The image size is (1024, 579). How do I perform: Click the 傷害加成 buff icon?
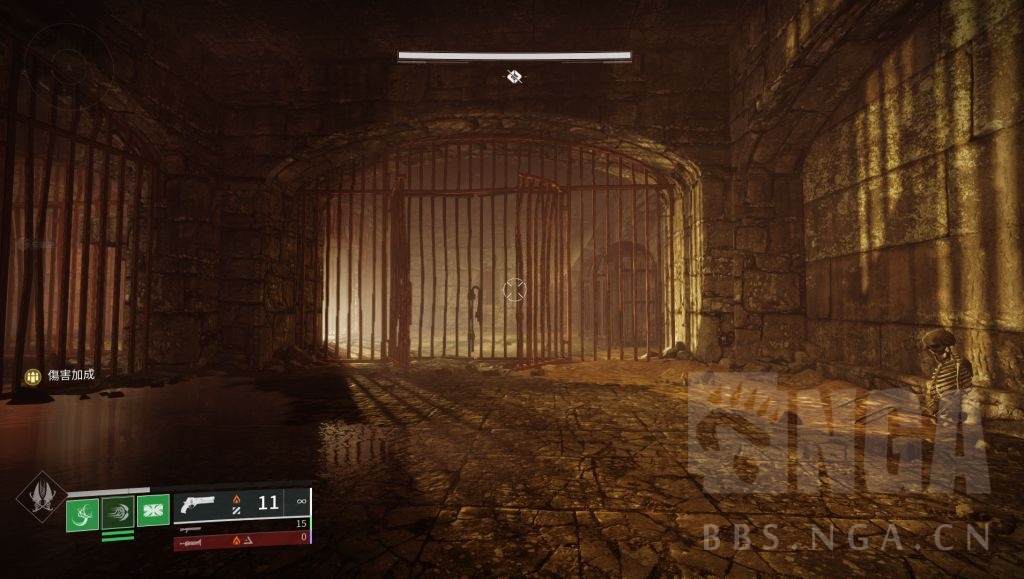pyautogui.click(x=33, y=376)
